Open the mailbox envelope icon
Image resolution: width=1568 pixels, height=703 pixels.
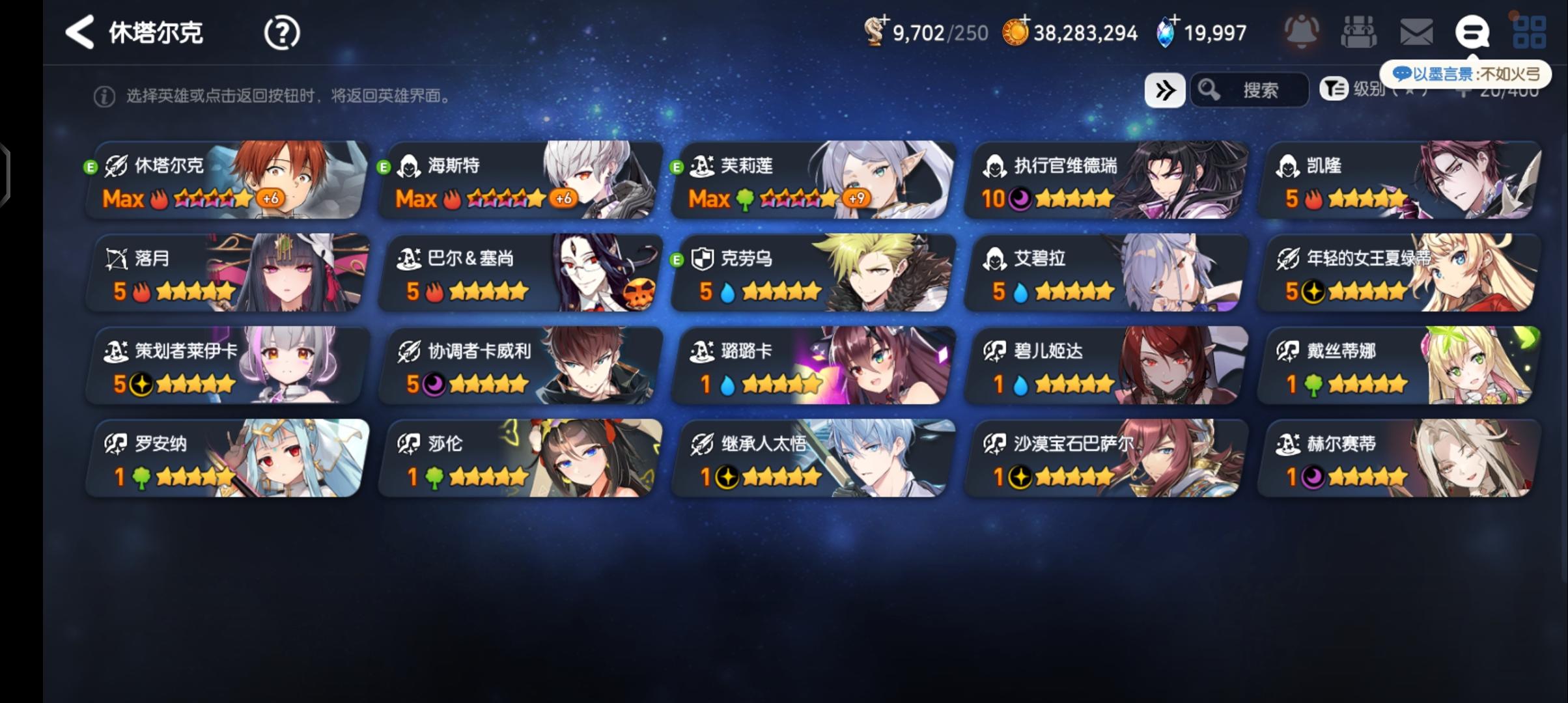pos(1417,31)
